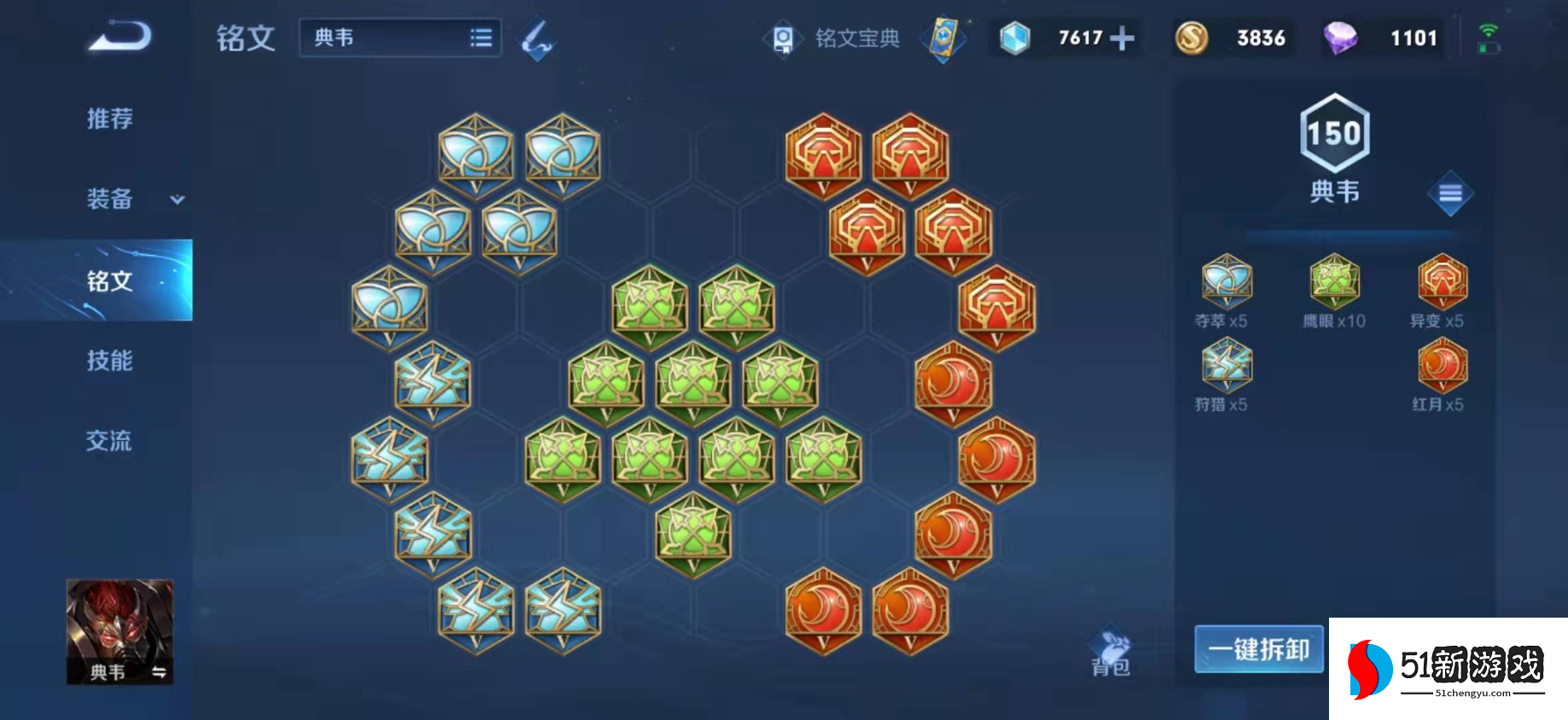Open the hamburger menu beside 典韦 in right panel

[1449, 194]
